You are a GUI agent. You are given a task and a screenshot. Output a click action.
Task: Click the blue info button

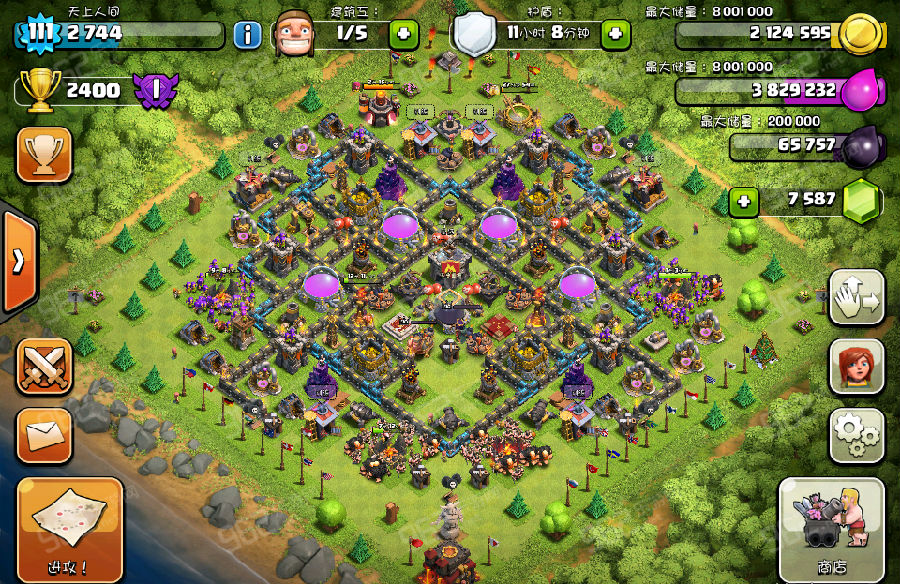click(x=247, y=35)
